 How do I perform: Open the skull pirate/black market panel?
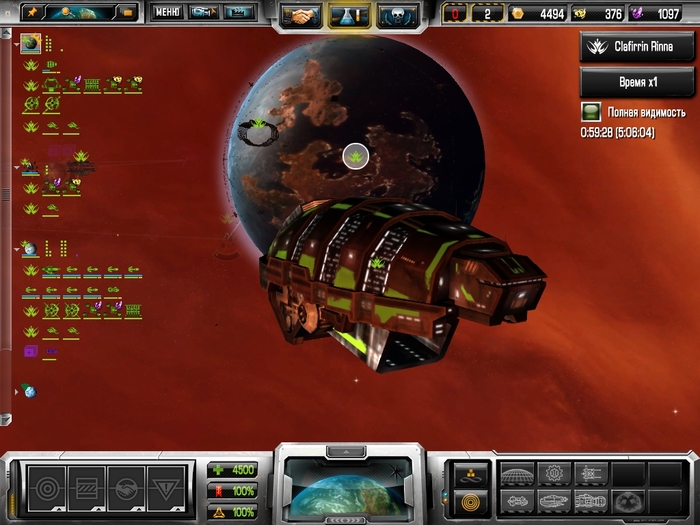397,14
